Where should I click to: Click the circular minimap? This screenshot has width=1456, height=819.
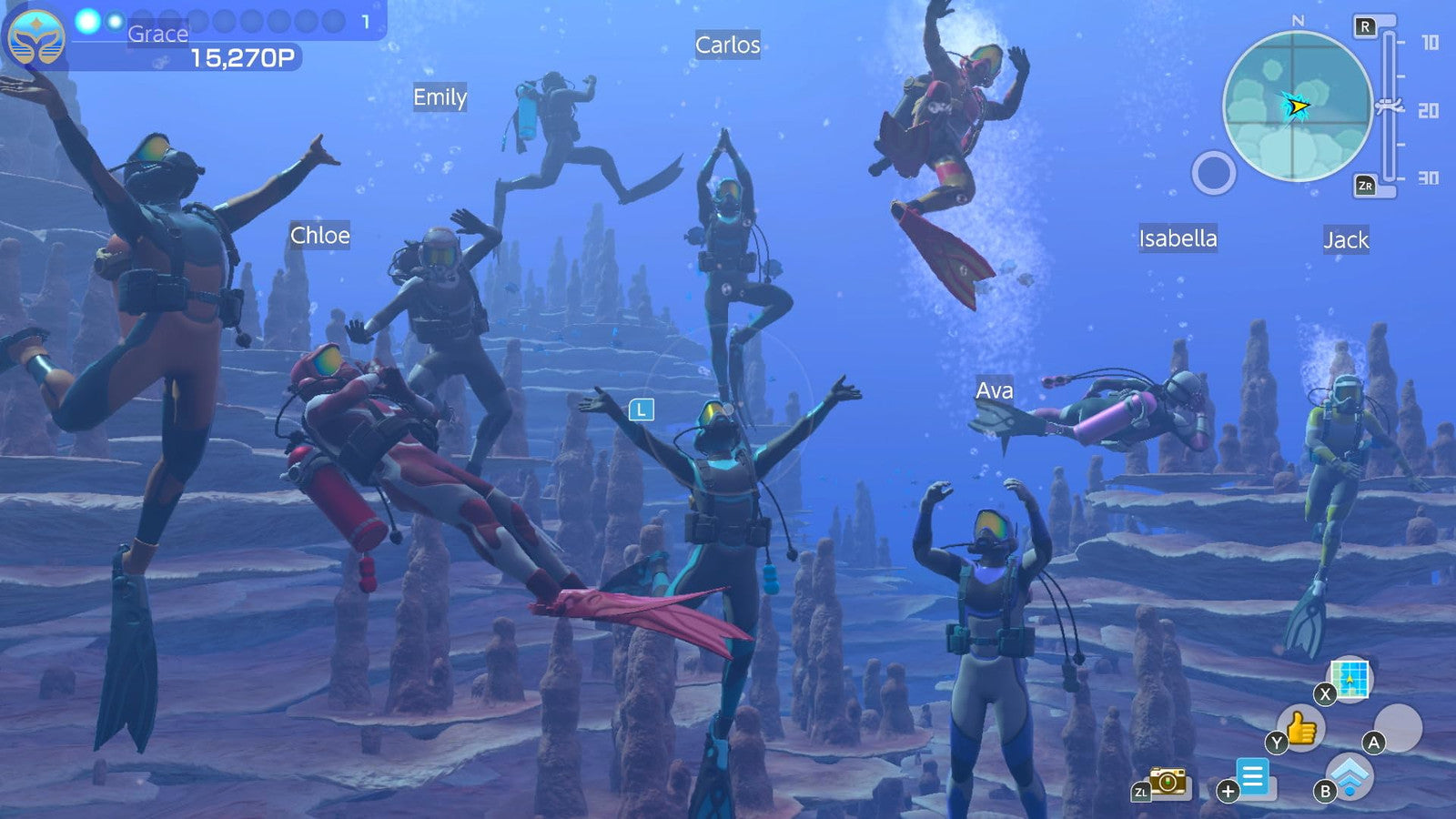[1297, 106]
